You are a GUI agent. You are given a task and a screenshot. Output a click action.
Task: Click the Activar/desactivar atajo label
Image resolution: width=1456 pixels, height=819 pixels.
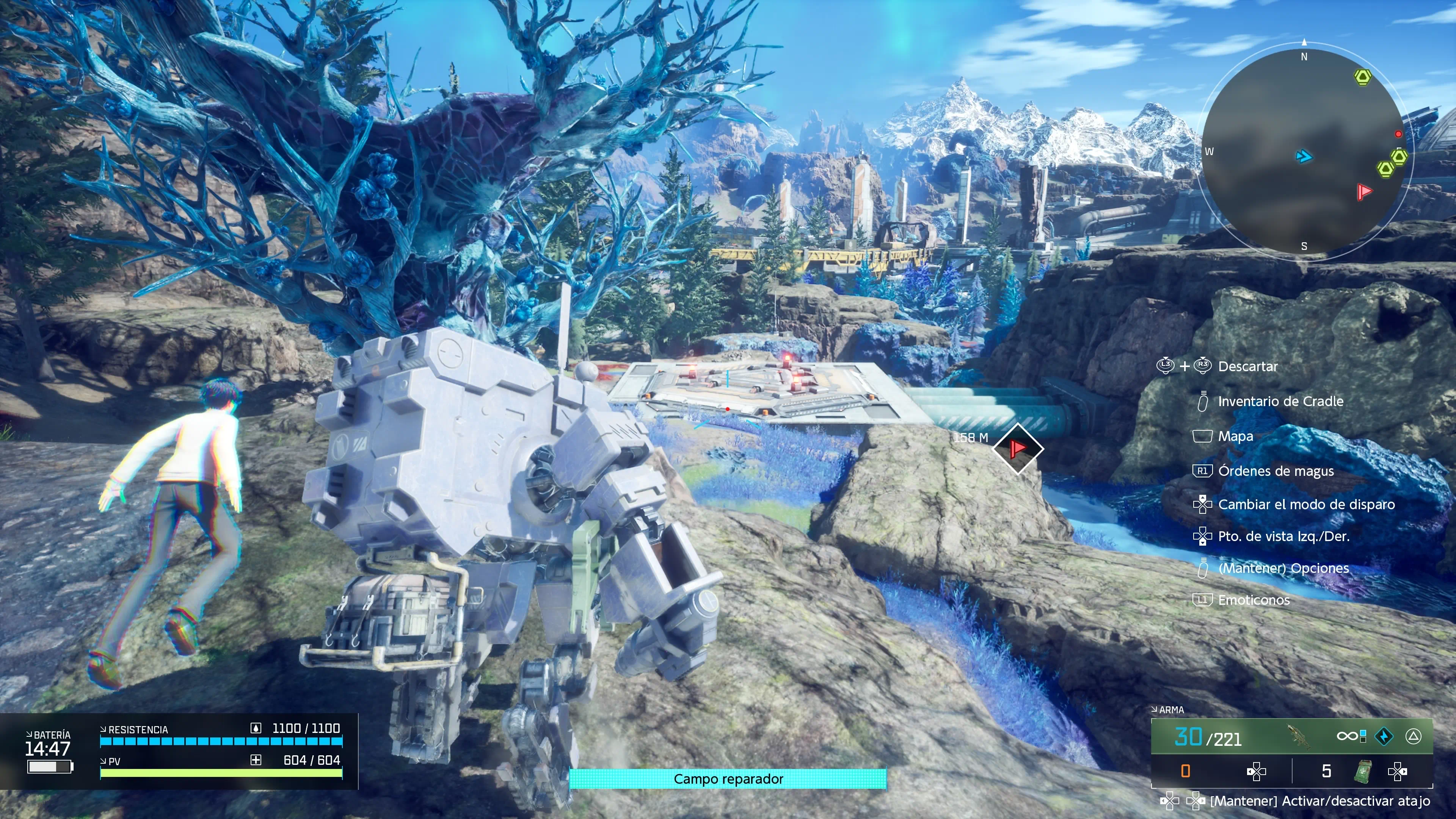point(1320,801)
